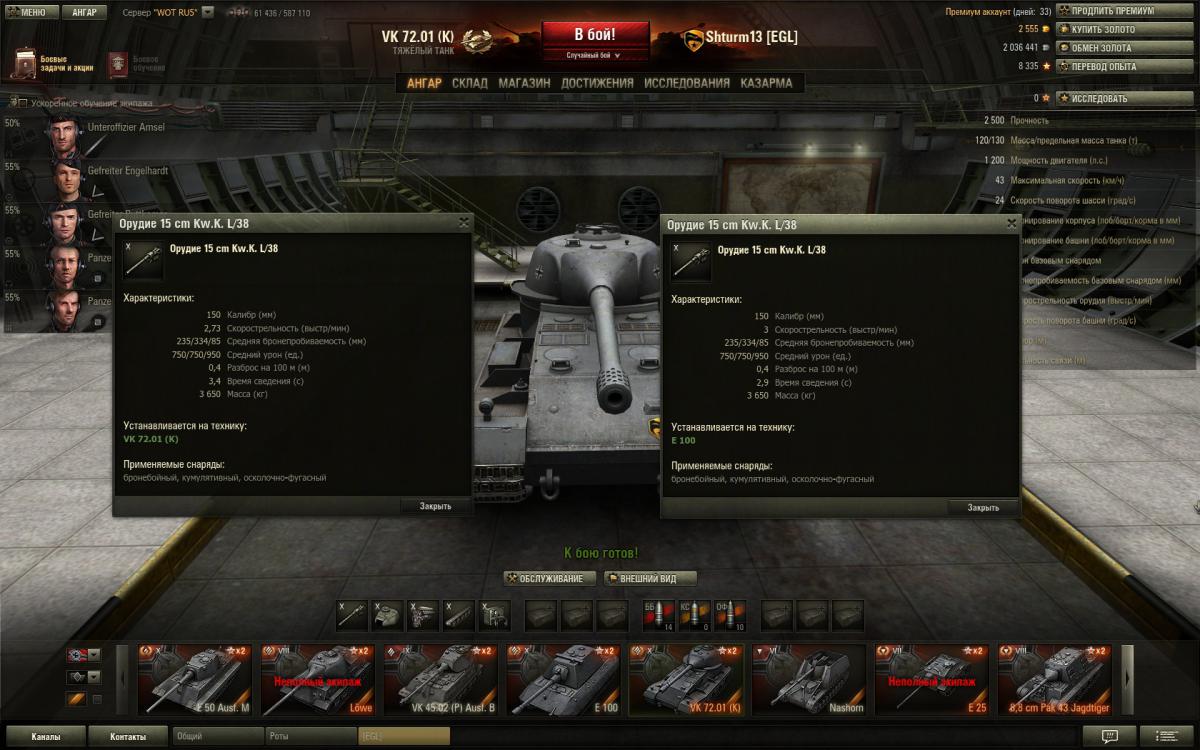
Task: Open the КАЗАРМА tab
Action: pyautogui.click(x=766, y=83)
